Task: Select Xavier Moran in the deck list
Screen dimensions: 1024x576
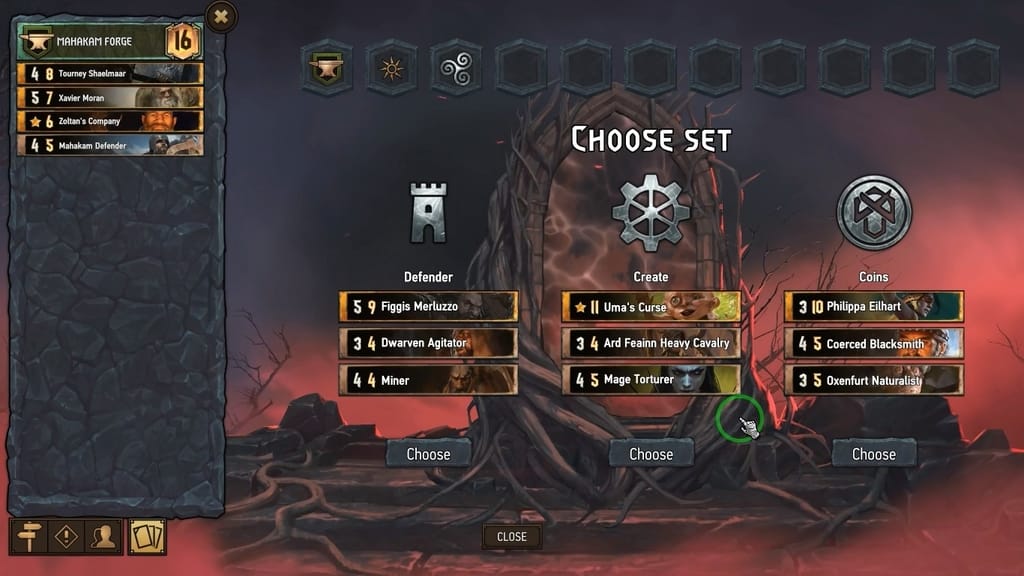Action: pyautogui.click(x=110, y=98)
